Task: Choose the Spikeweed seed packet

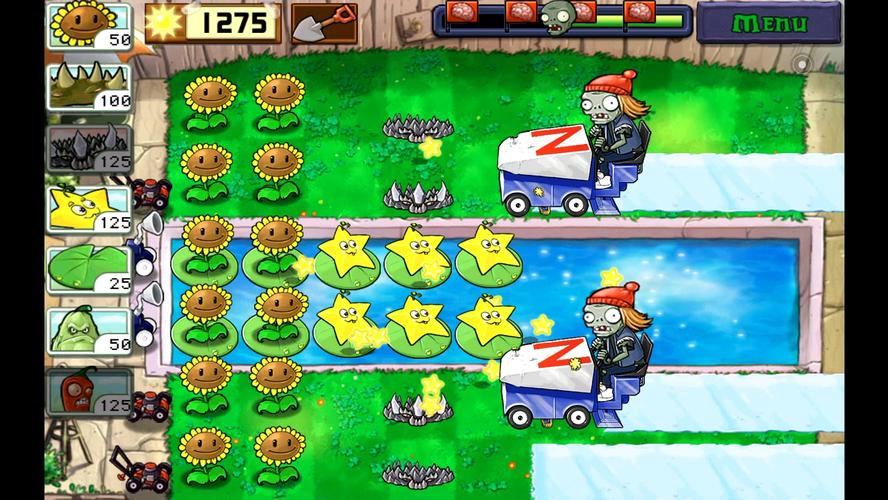Action: click(89, 86)
